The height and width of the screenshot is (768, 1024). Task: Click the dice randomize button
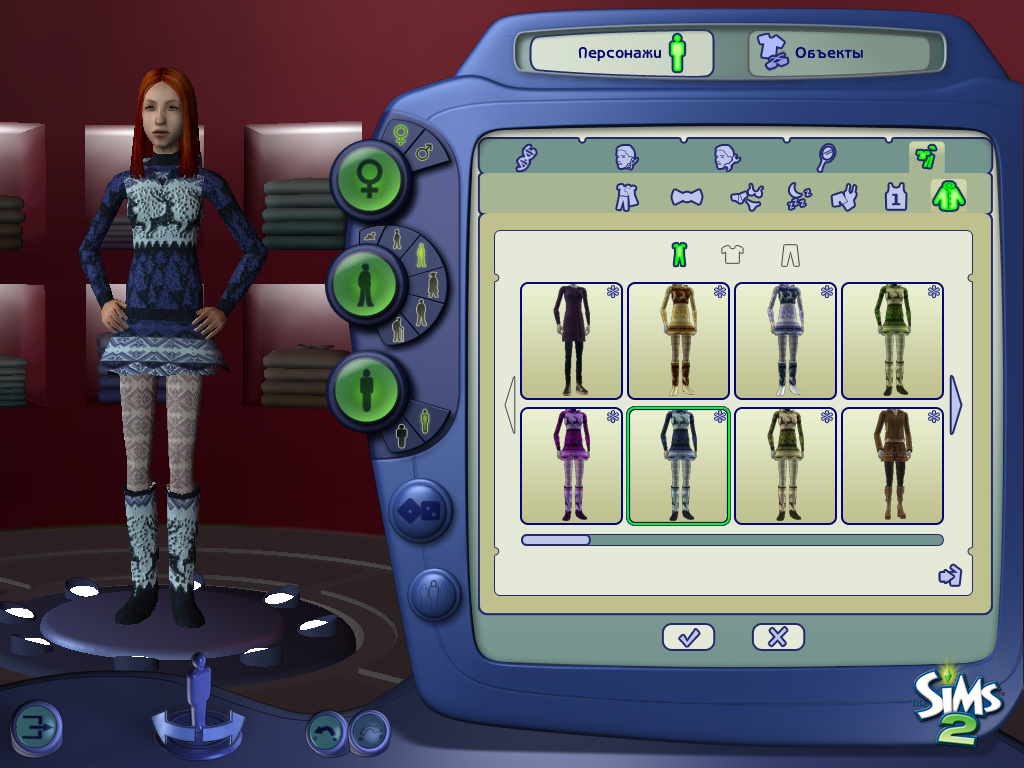tap(422, 510)
